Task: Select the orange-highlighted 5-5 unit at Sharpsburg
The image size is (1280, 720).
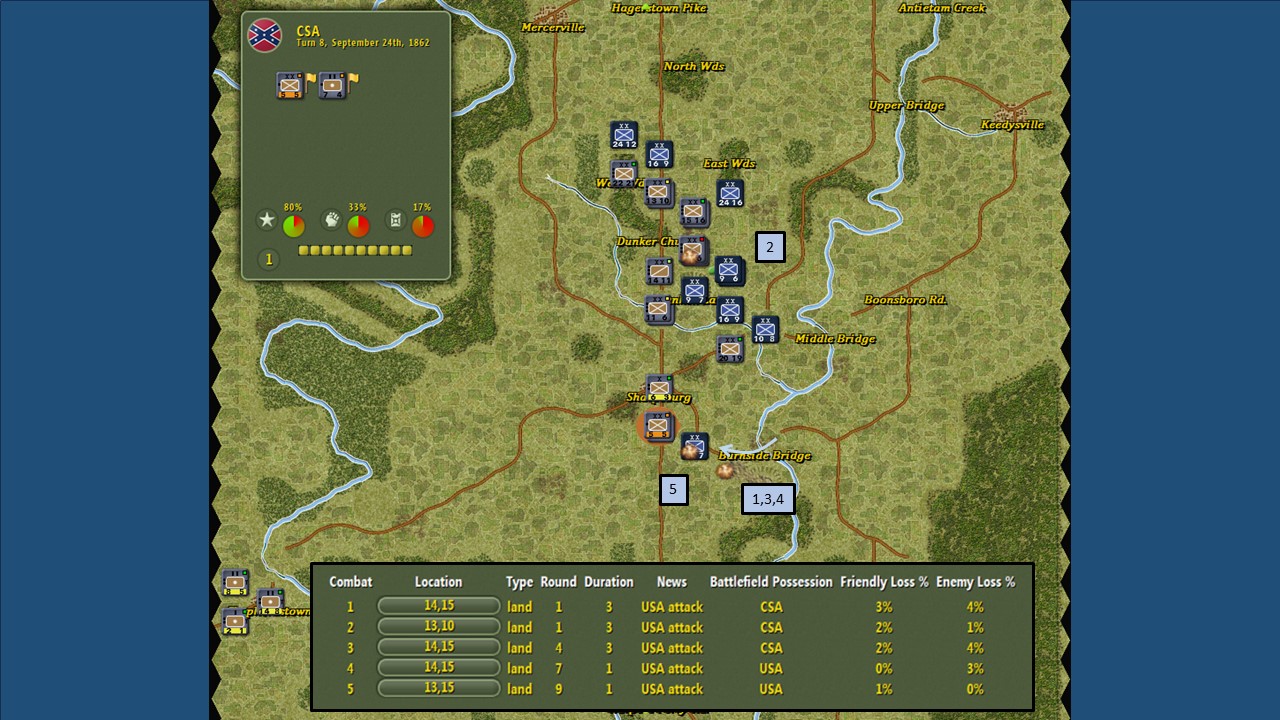Action: click(x=658, y=427)
